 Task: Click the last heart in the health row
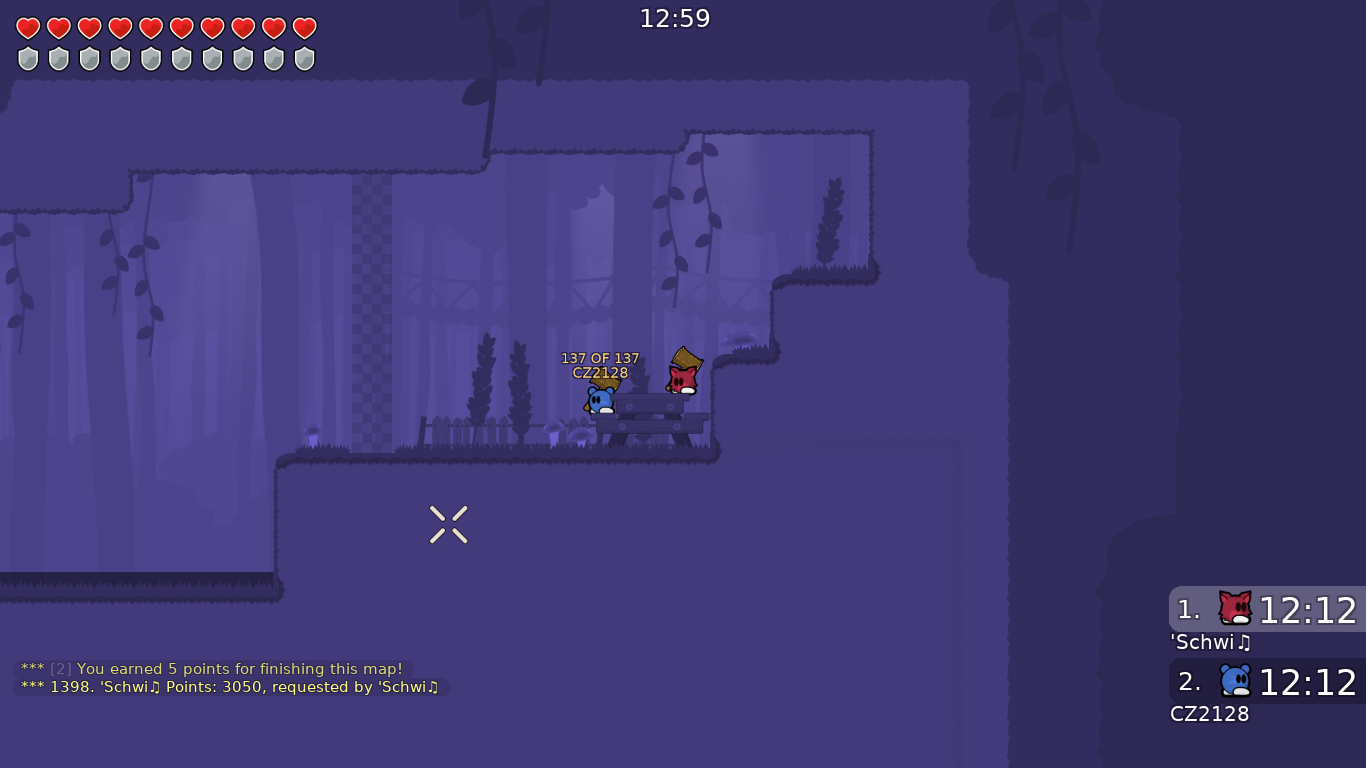tap(303, 29)
